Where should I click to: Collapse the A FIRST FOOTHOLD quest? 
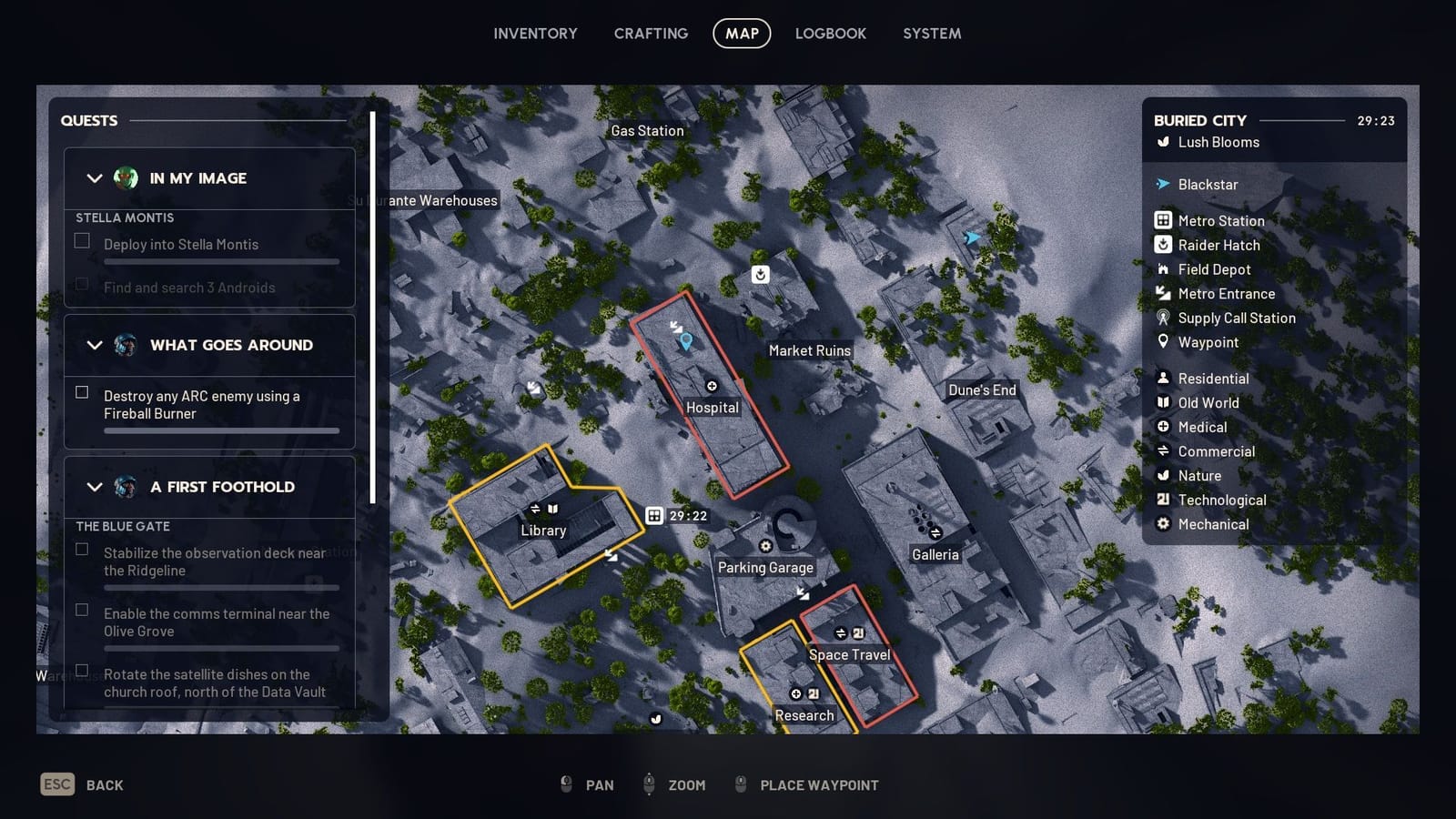coord(94,487)
